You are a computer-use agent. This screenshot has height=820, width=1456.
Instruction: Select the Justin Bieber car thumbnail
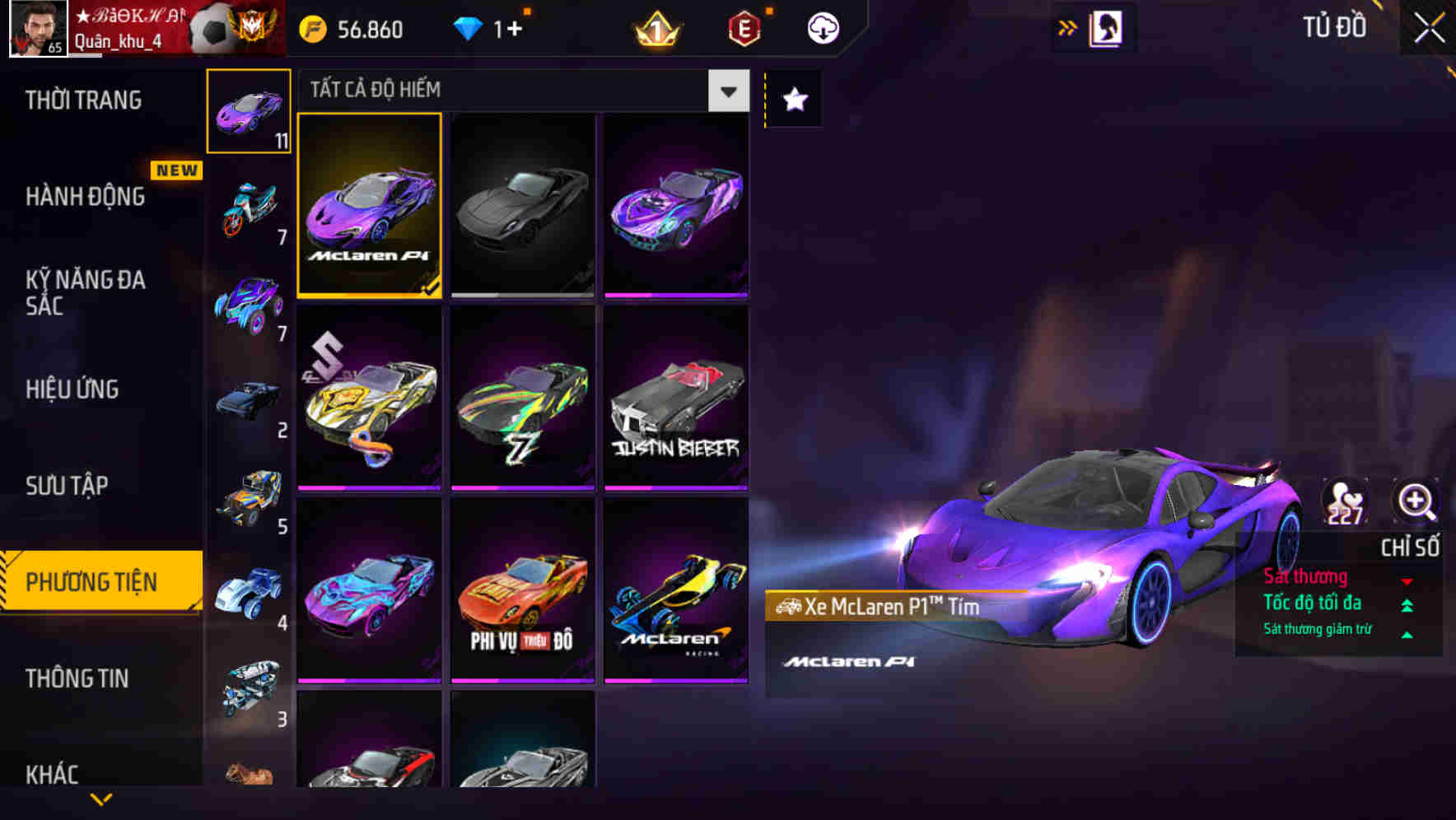click(675, 400)
